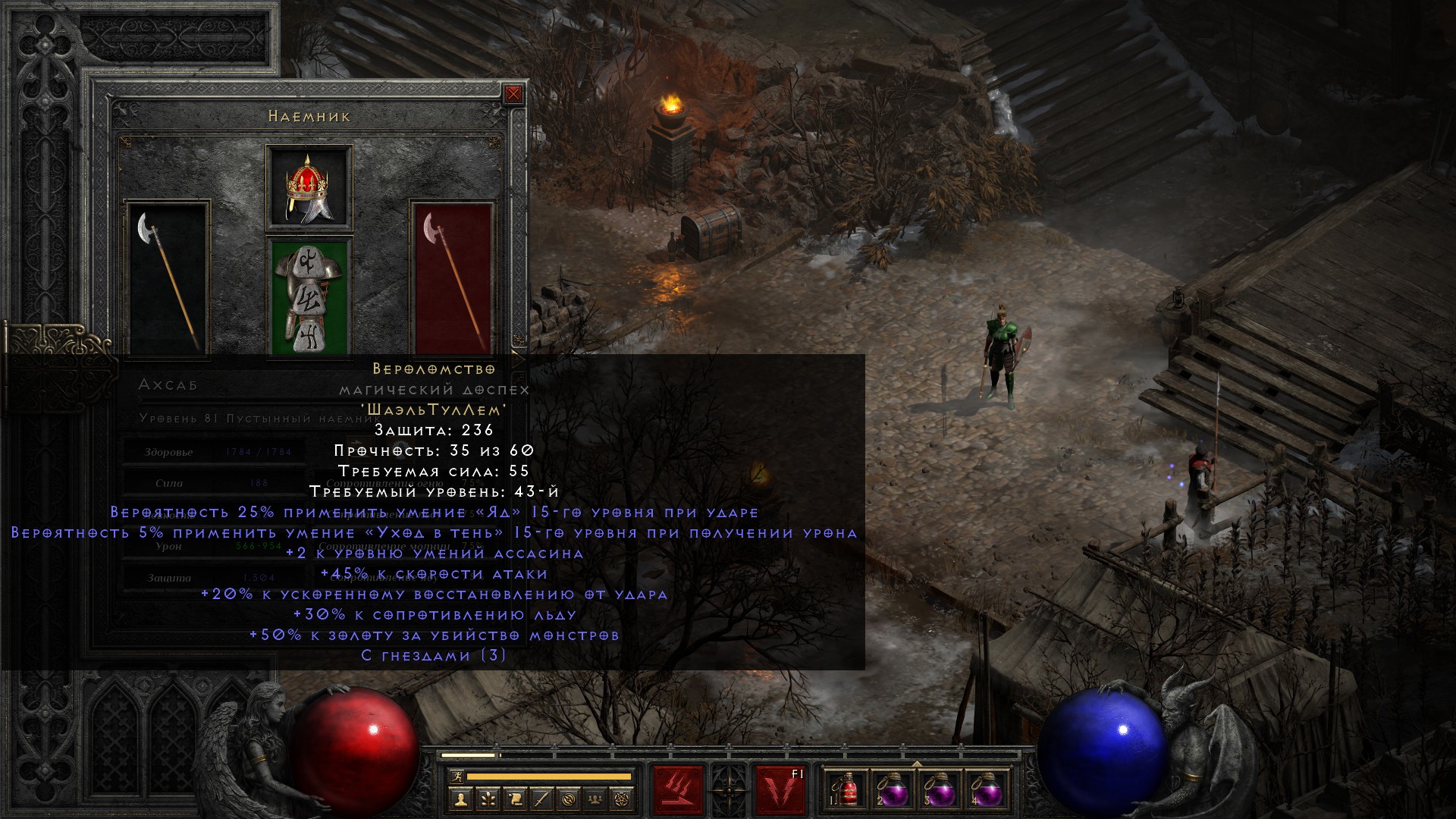Open the character sheet bust icon
The width and height of the screenshot is (1456, 819).
coord(461,799)
